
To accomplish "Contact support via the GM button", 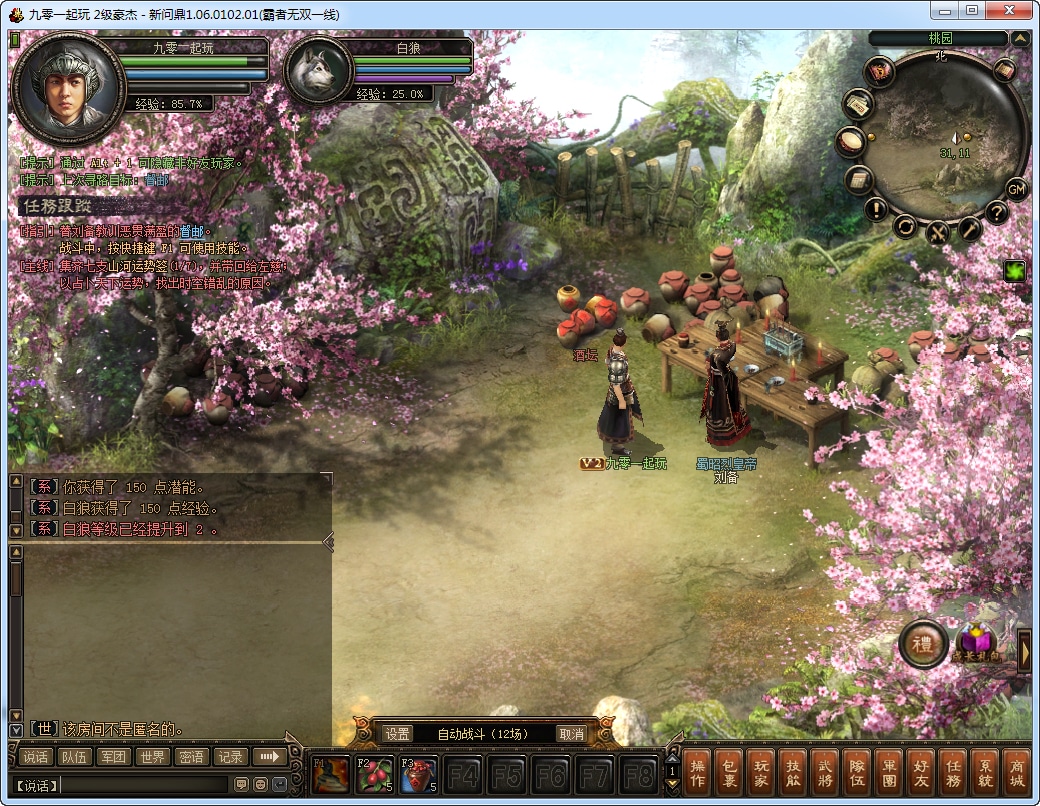I will click(1016, 189).
